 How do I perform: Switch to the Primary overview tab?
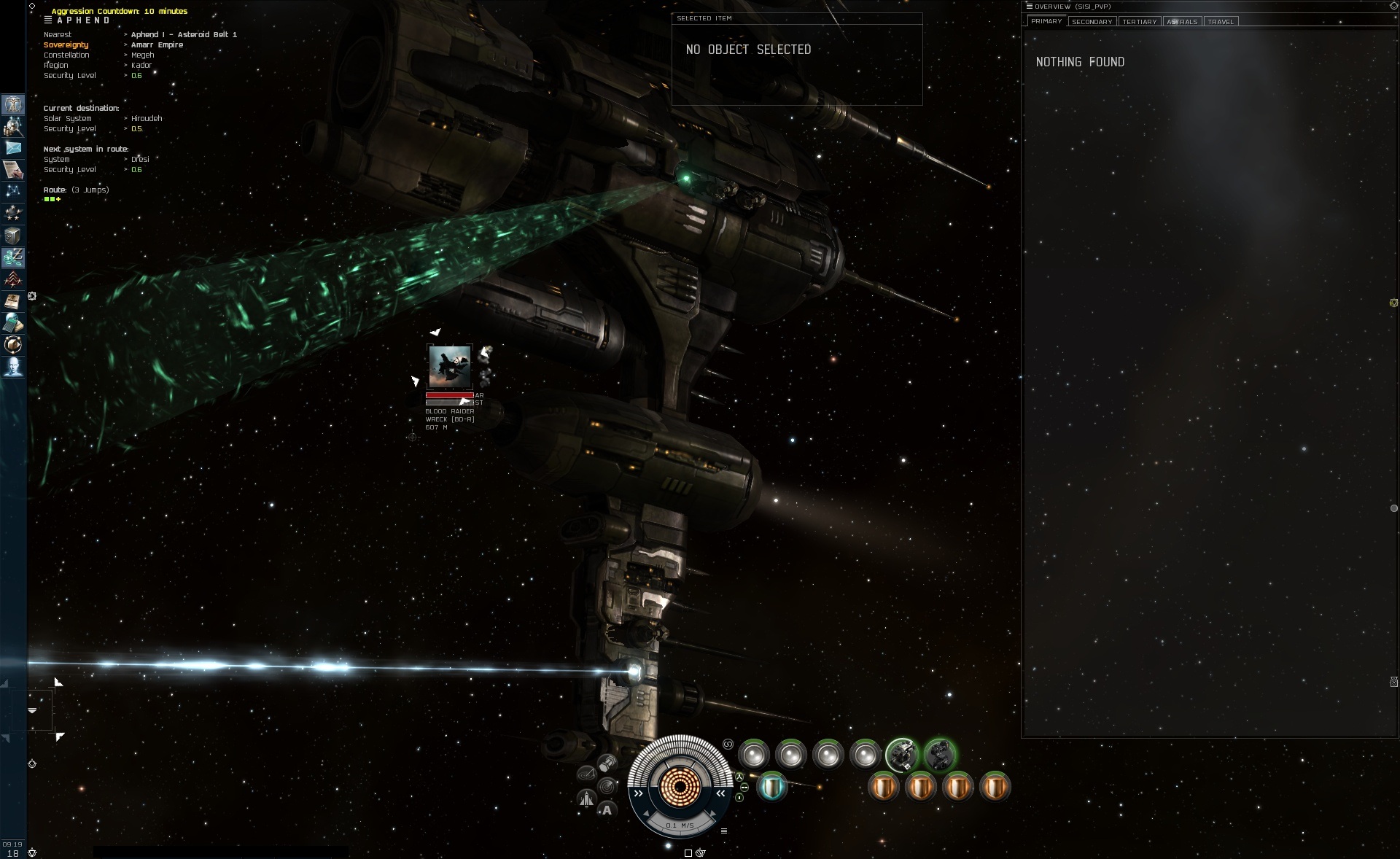point(1046,21)
